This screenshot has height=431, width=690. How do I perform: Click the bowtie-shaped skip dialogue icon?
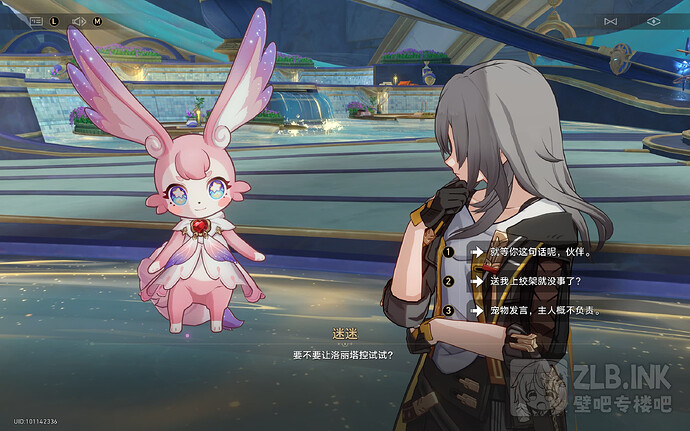611,21
